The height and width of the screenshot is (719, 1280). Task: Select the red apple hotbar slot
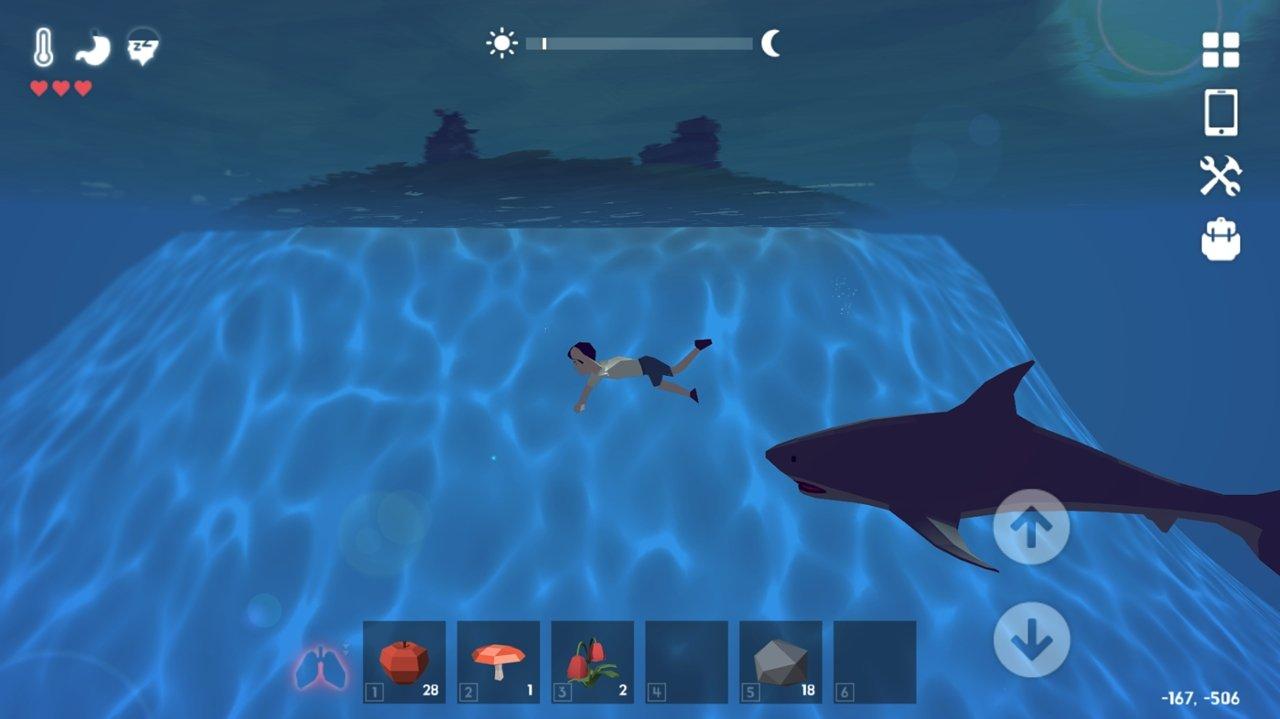tap(404, 661)
